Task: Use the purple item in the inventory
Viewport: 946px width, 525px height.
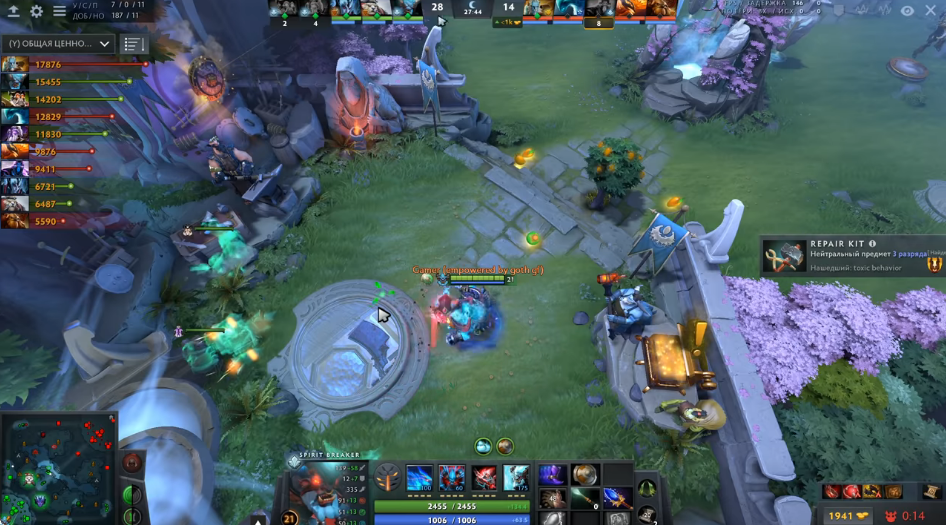Action: (x=552, y=475)
